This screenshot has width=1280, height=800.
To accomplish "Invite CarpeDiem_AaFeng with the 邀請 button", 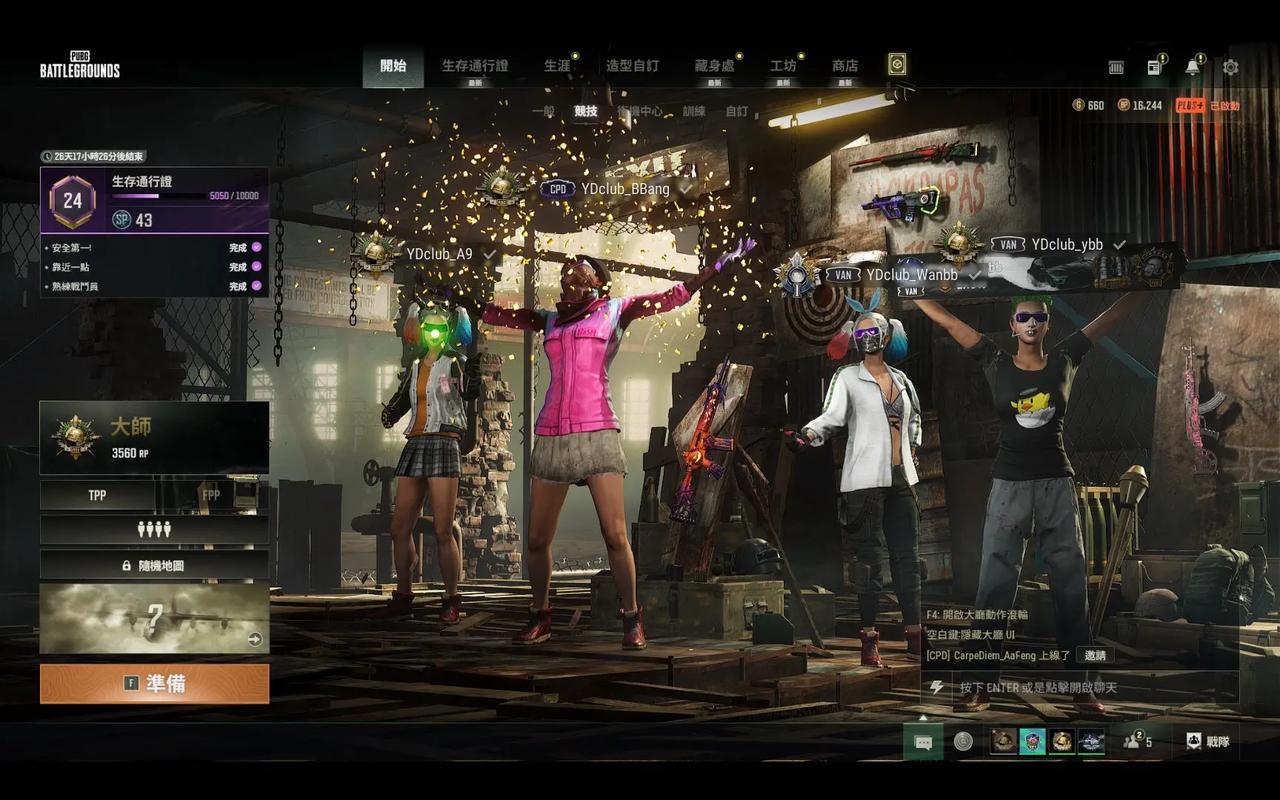I will coord(1095,655).
